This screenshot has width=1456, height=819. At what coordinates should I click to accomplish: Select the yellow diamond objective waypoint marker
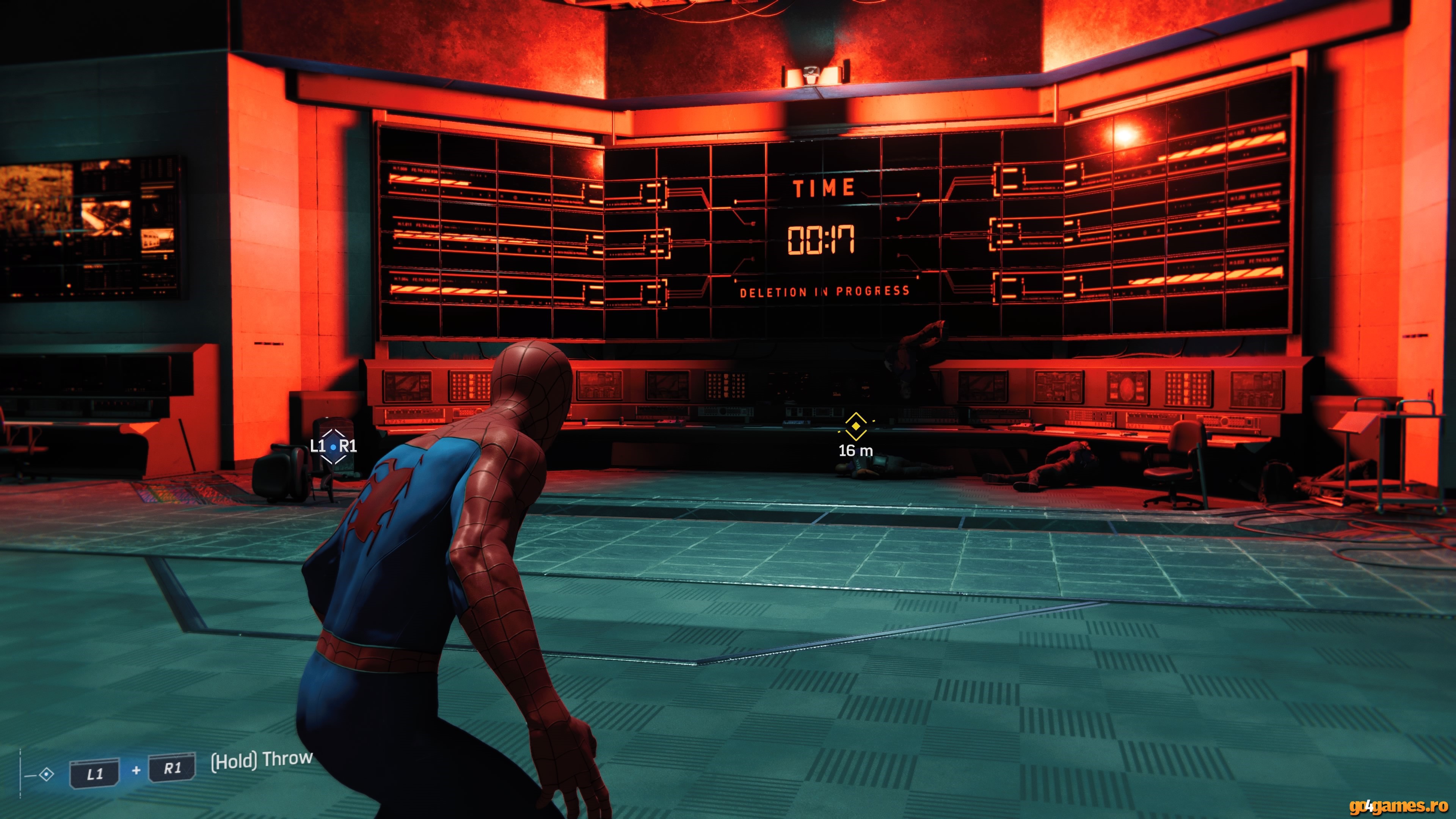(x=856, y=426)
